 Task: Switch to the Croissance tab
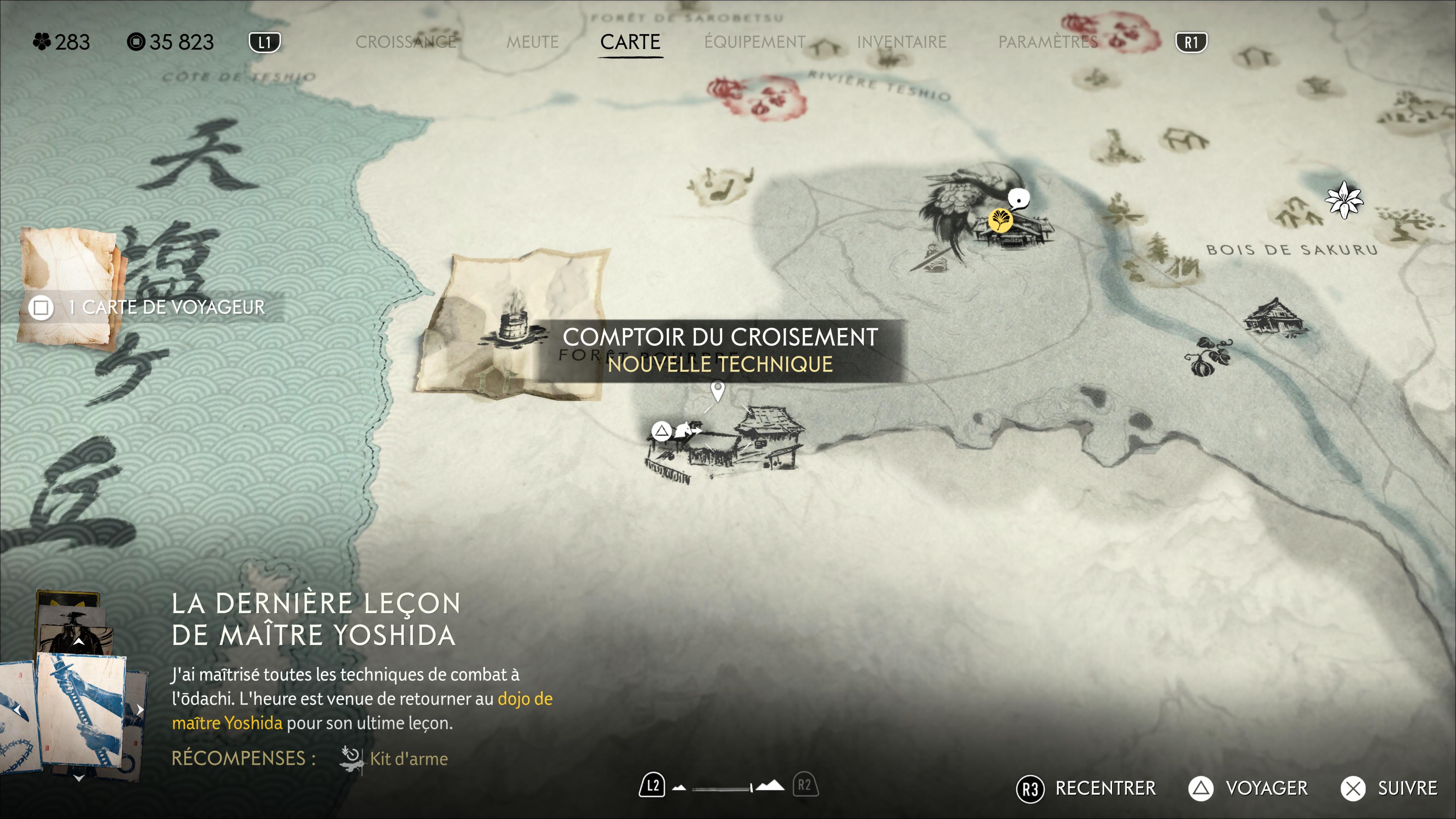click(405, 42)
